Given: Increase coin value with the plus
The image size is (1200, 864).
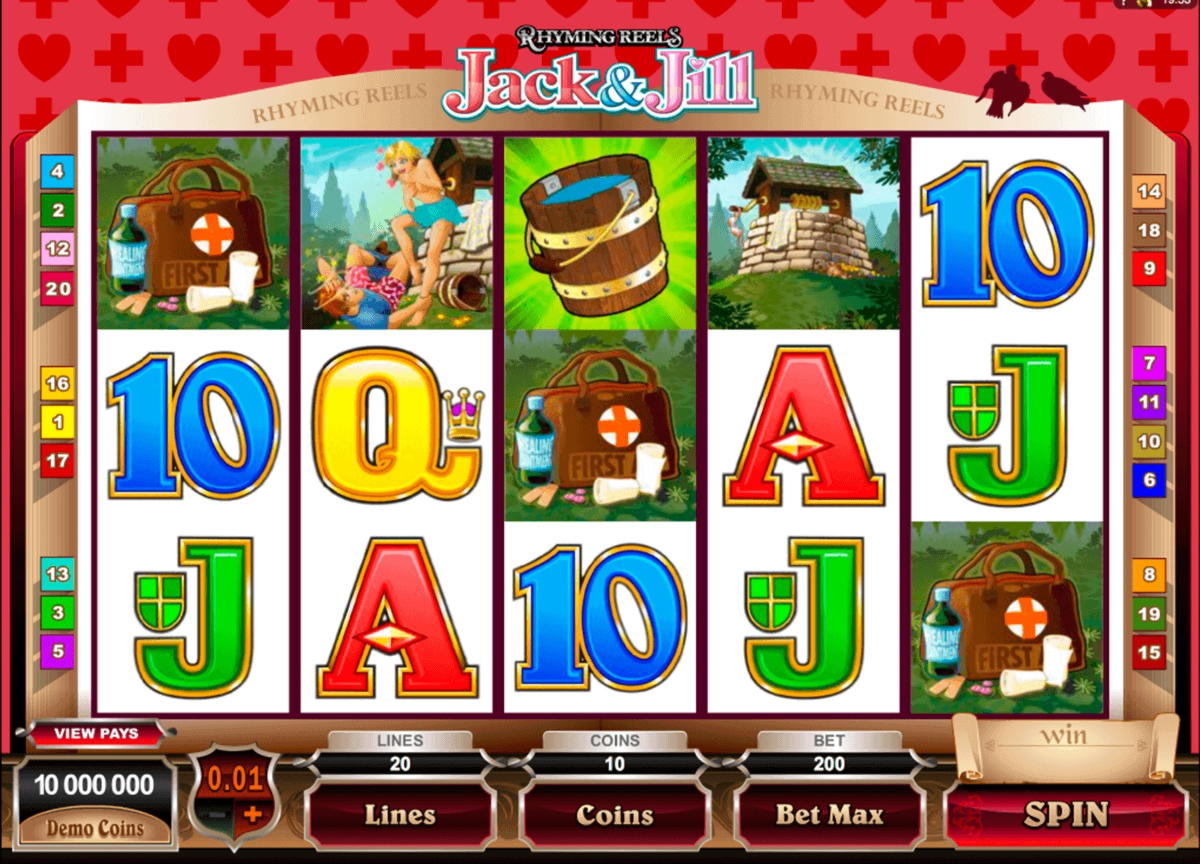Looking at the screenshot, I should point(252,814).
